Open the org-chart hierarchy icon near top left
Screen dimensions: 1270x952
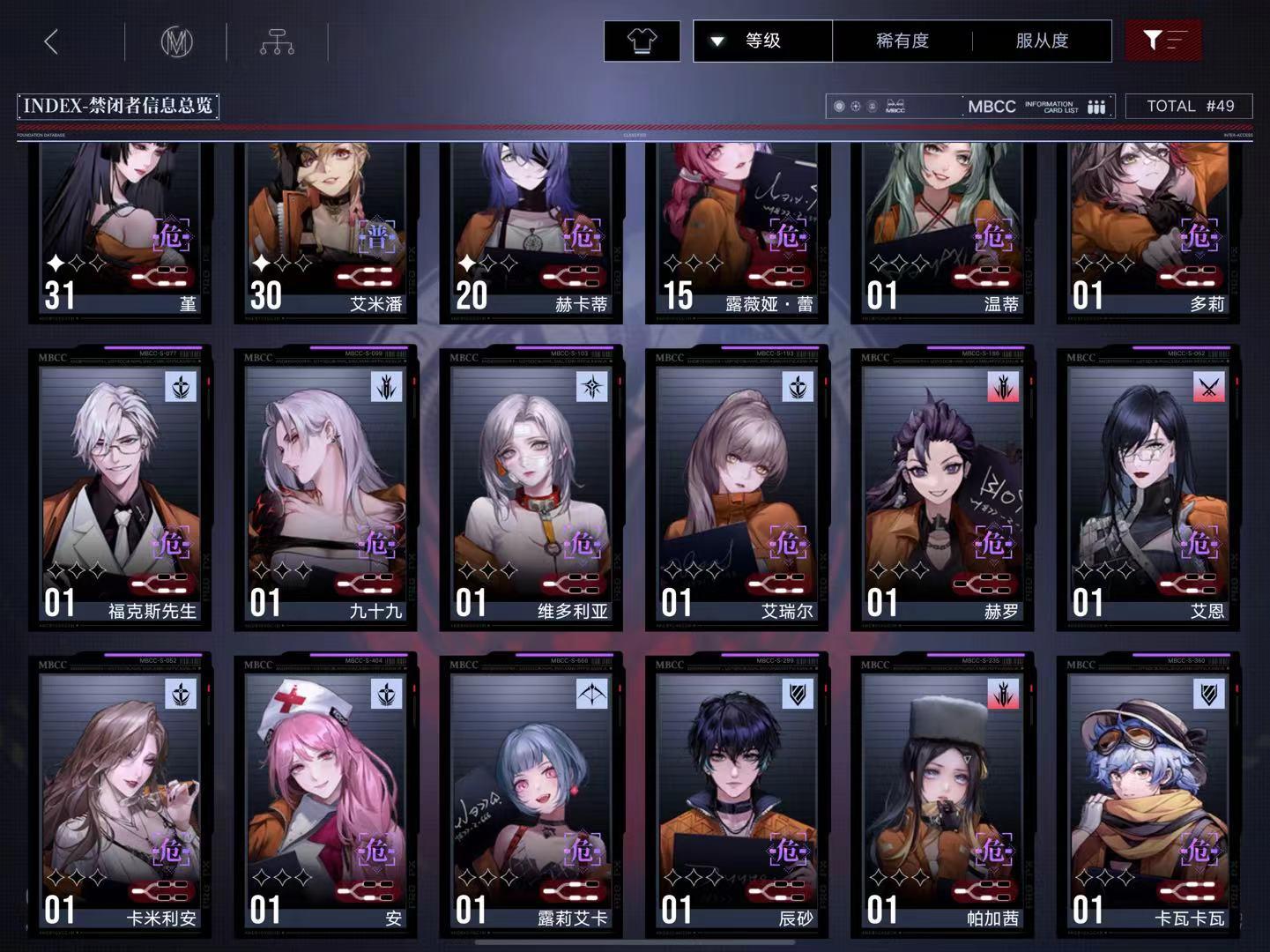point(277,41)
